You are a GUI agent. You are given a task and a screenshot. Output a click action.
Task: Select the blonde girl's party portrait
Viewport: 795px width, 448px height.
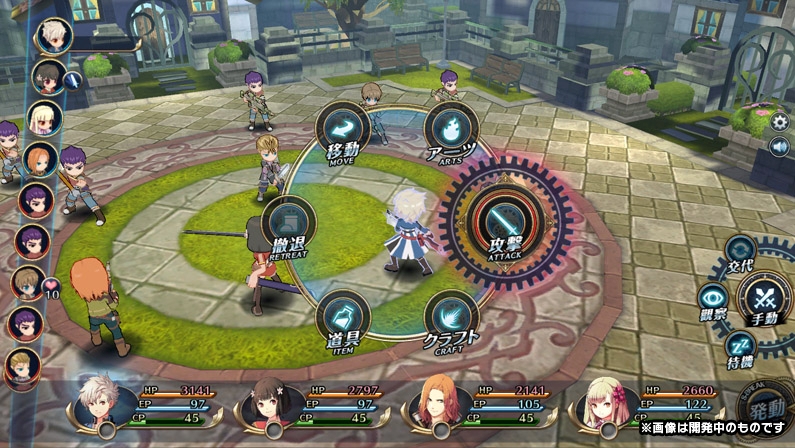pyautogui.click(x=604, y=402)
